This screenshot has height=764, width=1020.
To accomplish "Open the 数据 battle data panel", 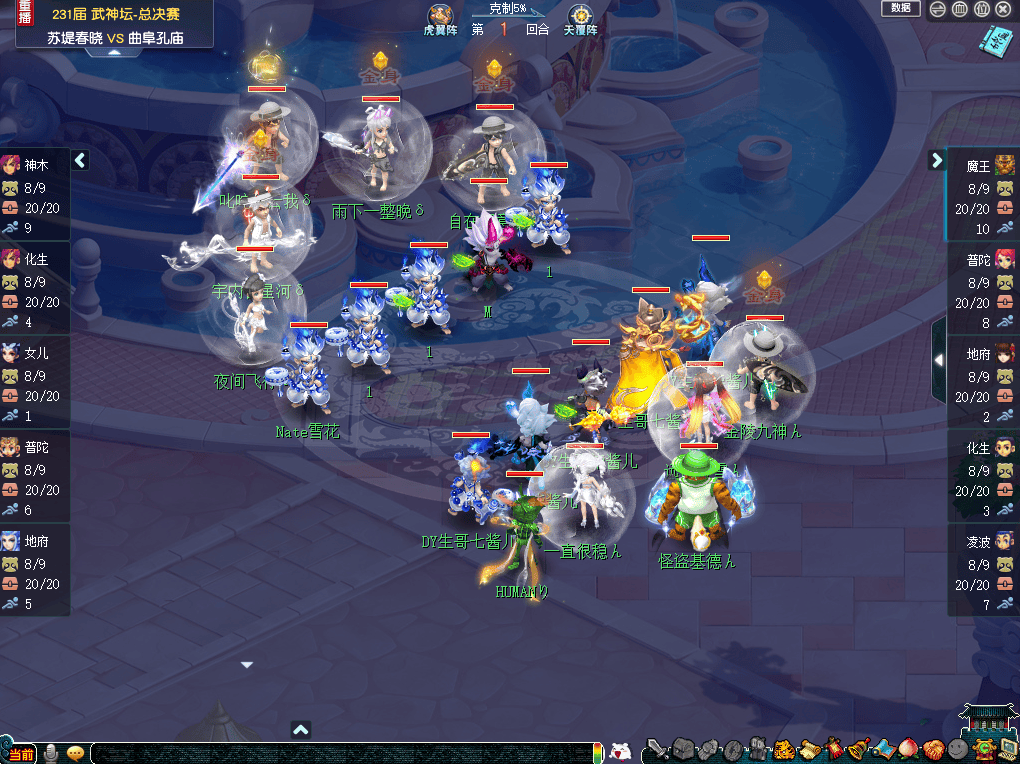I will [x=900, y=8].
